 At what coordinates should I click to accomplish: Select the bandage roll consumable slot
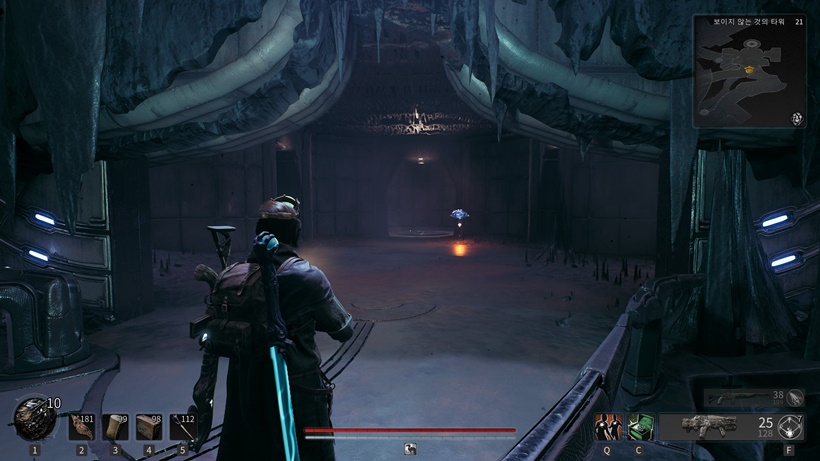pyautogui.click(x=115, y=427)
